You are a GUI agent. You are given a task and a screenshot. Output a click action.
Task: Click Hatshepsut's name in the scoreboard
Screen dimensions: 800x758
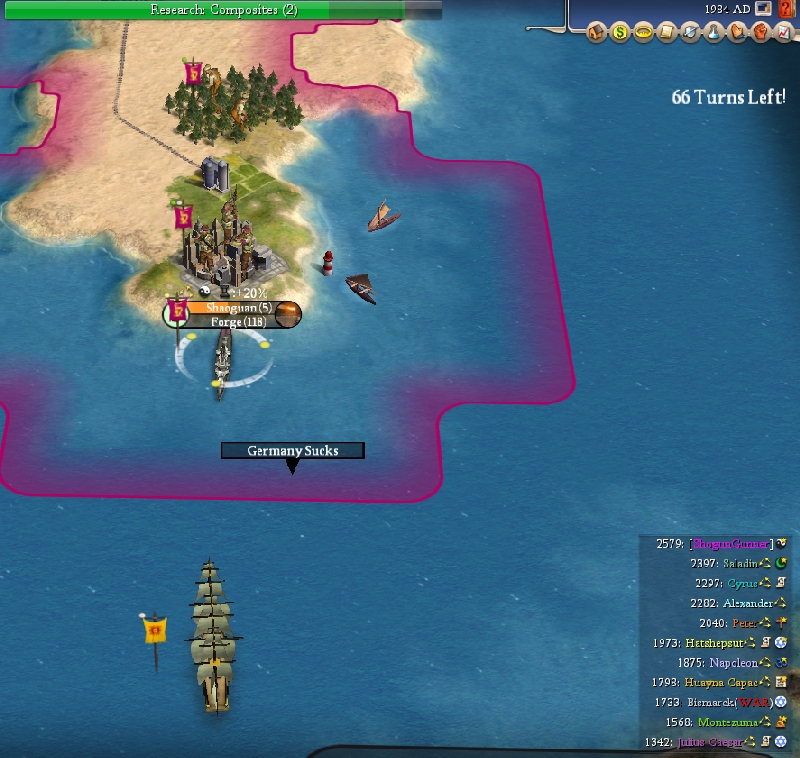coord(714,642)
